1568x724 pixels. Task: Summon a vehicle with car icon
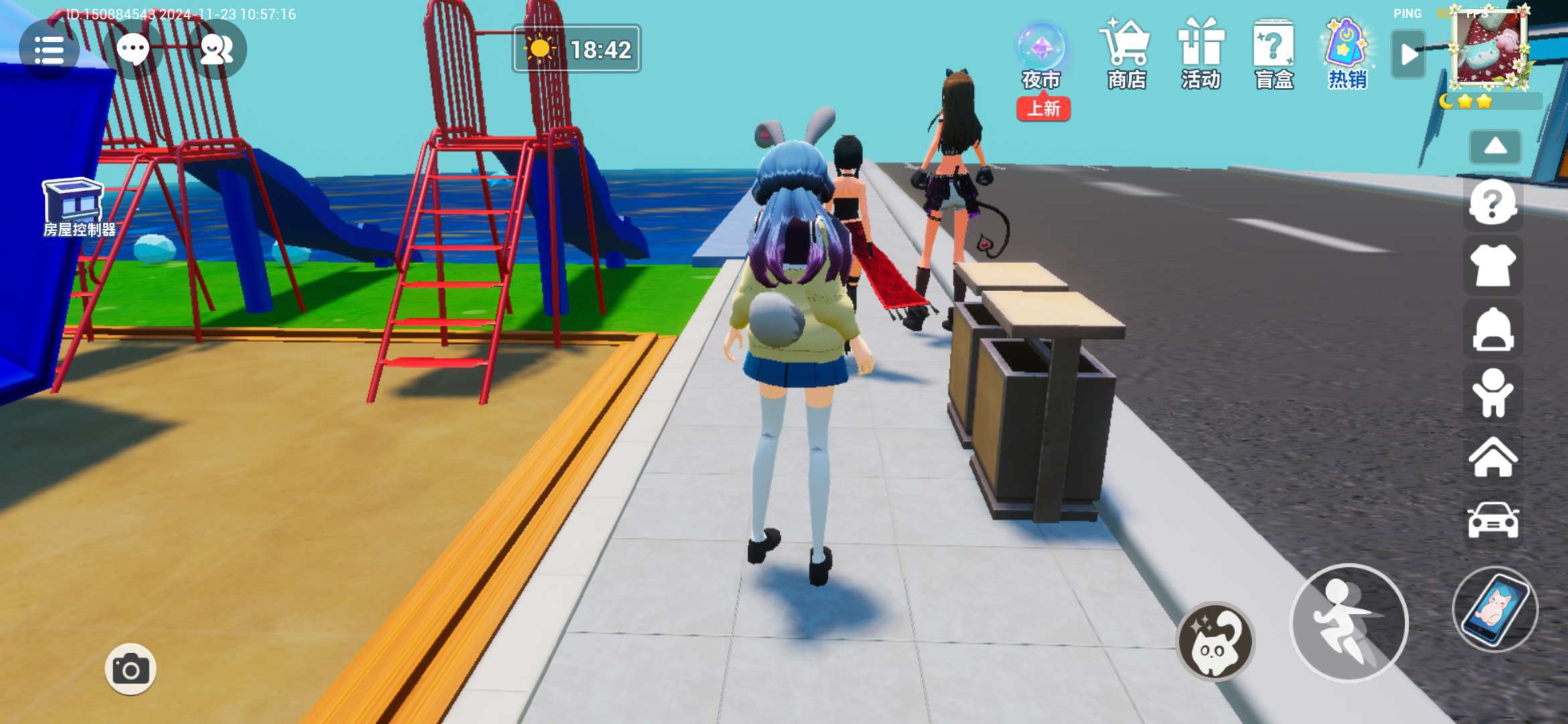pyautogui.click(x=1492, y=520)
